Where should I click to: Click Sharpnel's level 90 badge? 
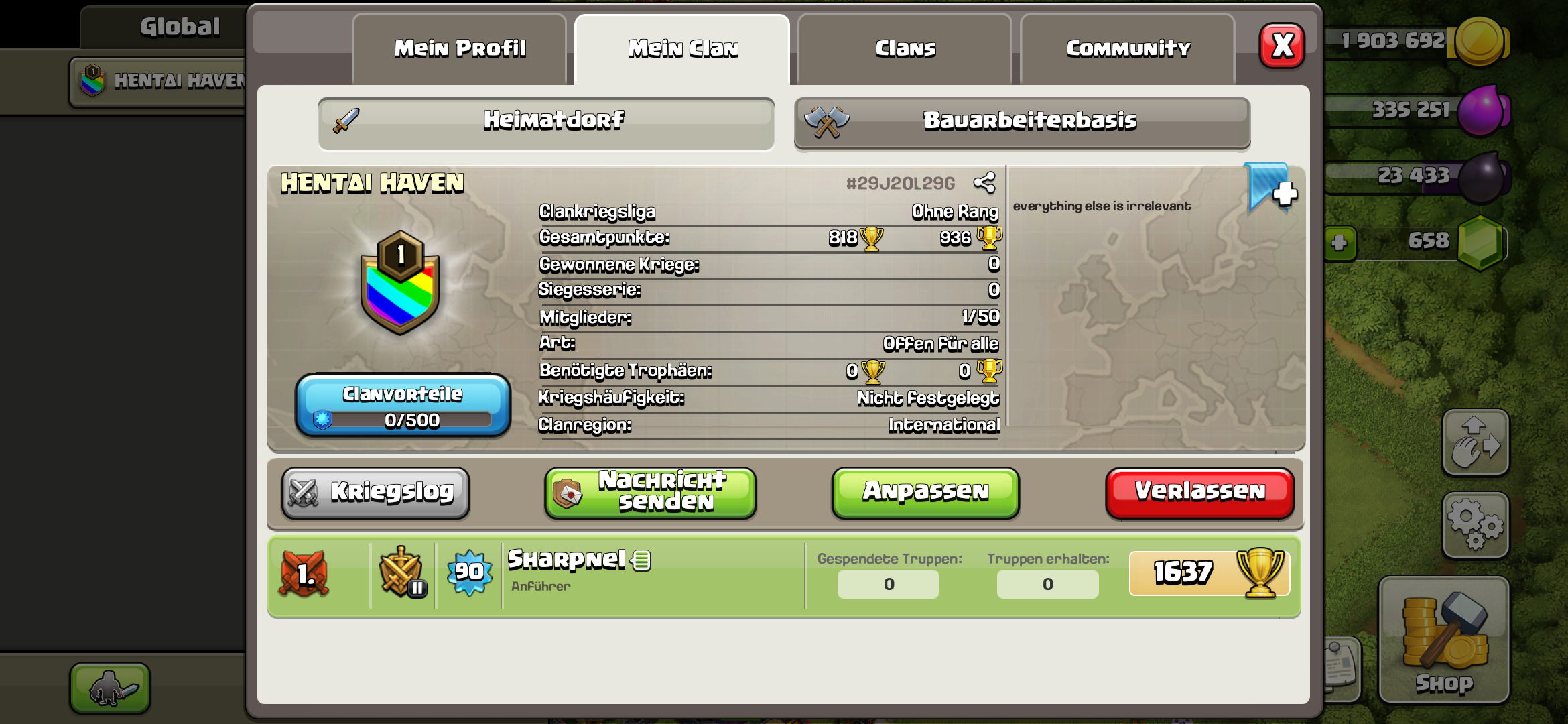(x=469, y=573)
